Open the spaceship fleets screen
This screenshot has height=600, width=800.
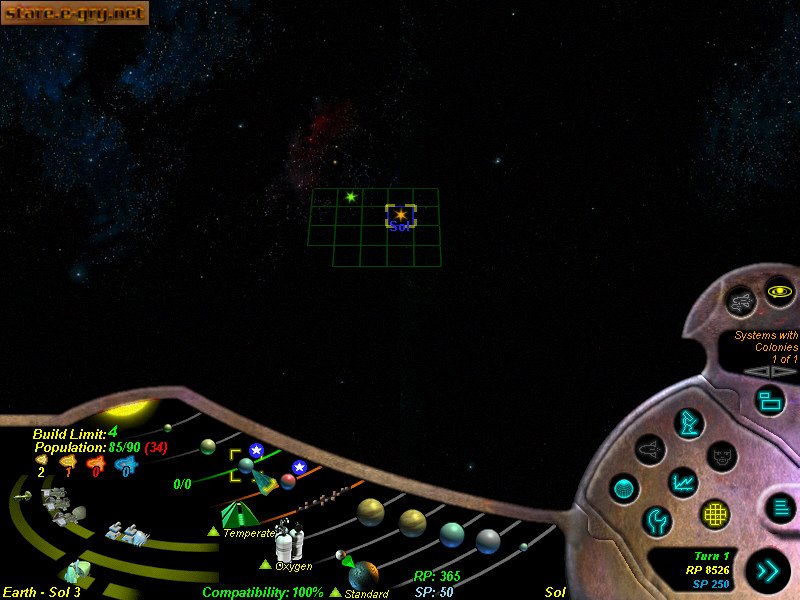651,449
